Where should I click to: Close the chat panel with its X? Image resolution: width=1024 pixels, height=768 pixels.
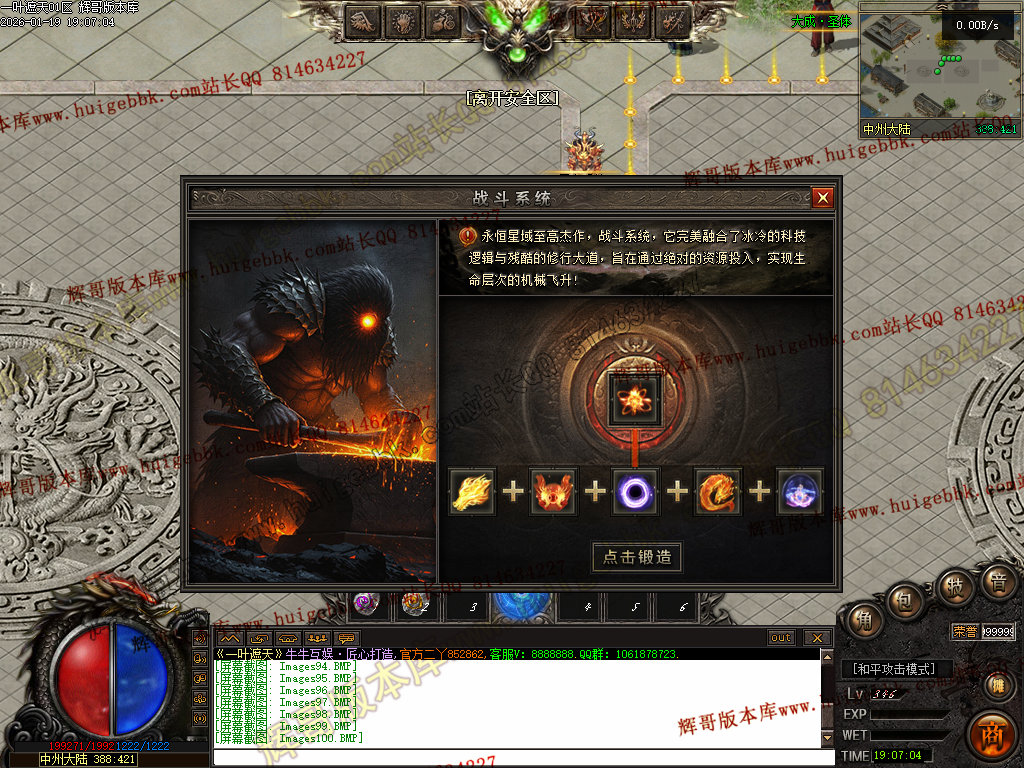coord(817,637)
